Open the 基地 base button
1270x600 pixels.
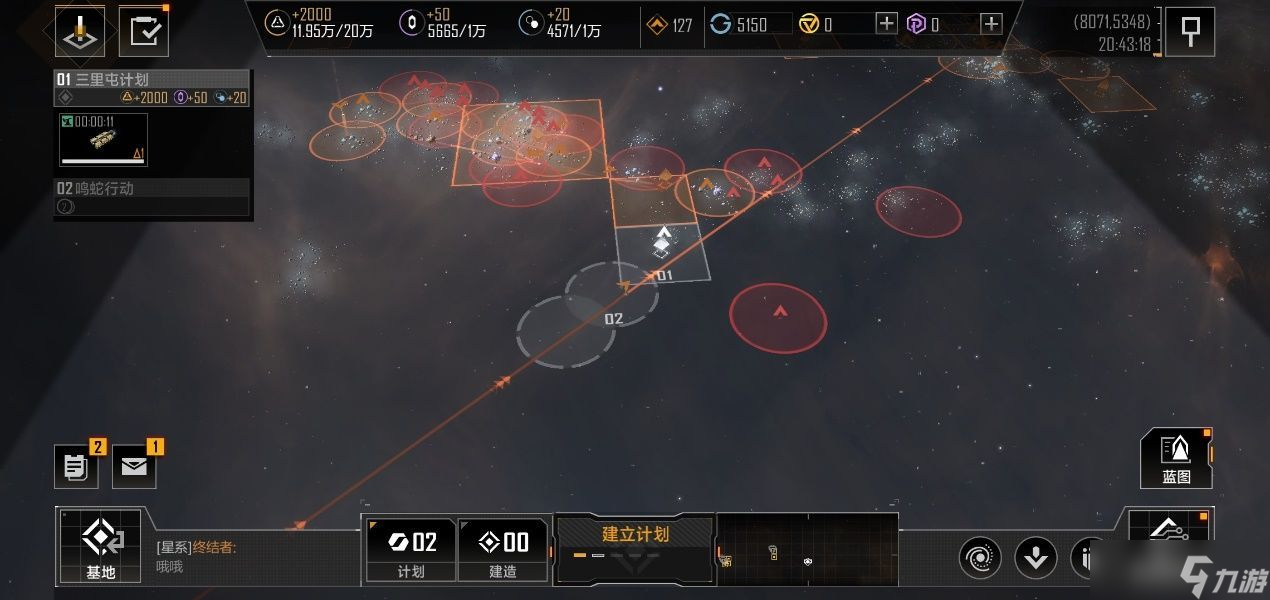click(101, 546)
